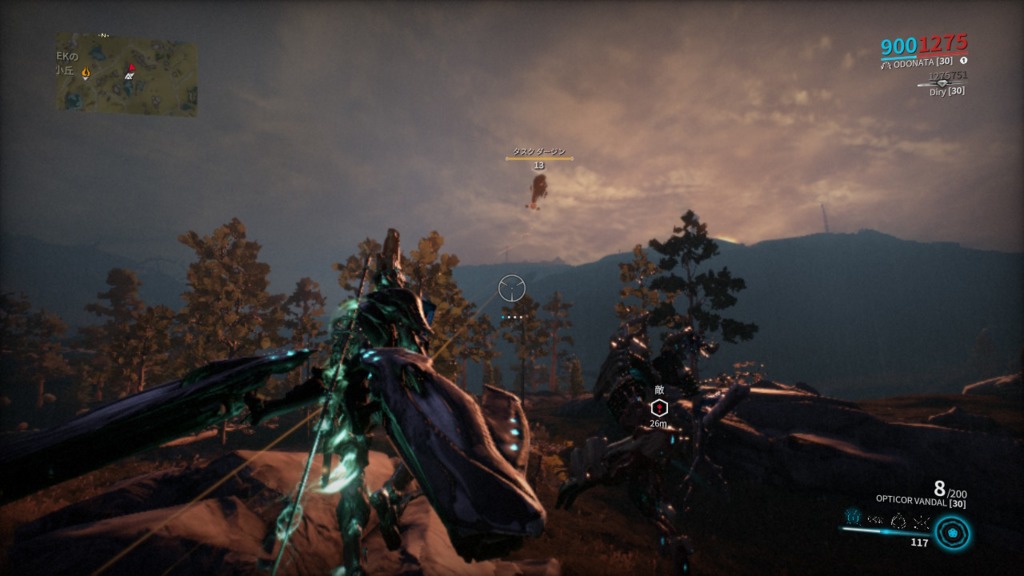The height and width of the screenshot is (576, 1024).
Task: Select squad member Diry's status entry
Action: 944,91
